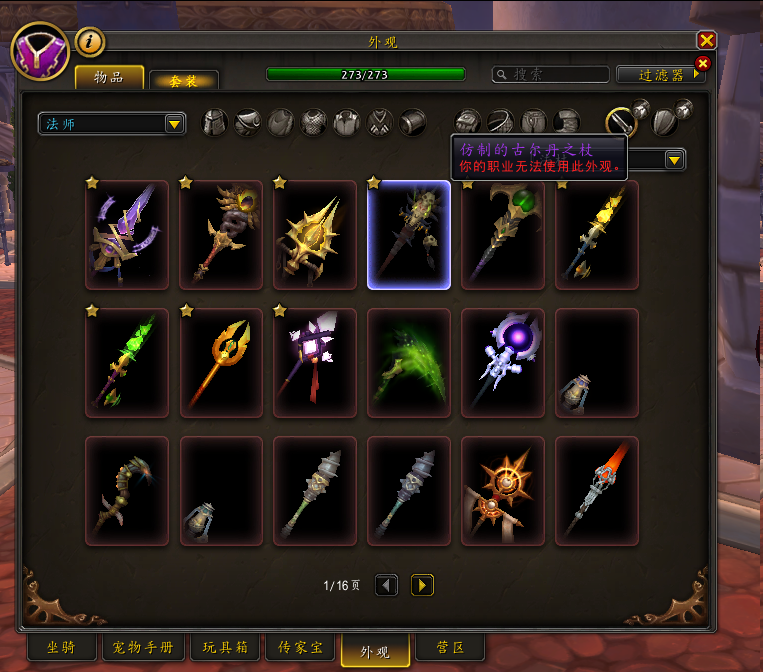Close the 外观 appearances window

pyautogui.click(x=706, y=40)
